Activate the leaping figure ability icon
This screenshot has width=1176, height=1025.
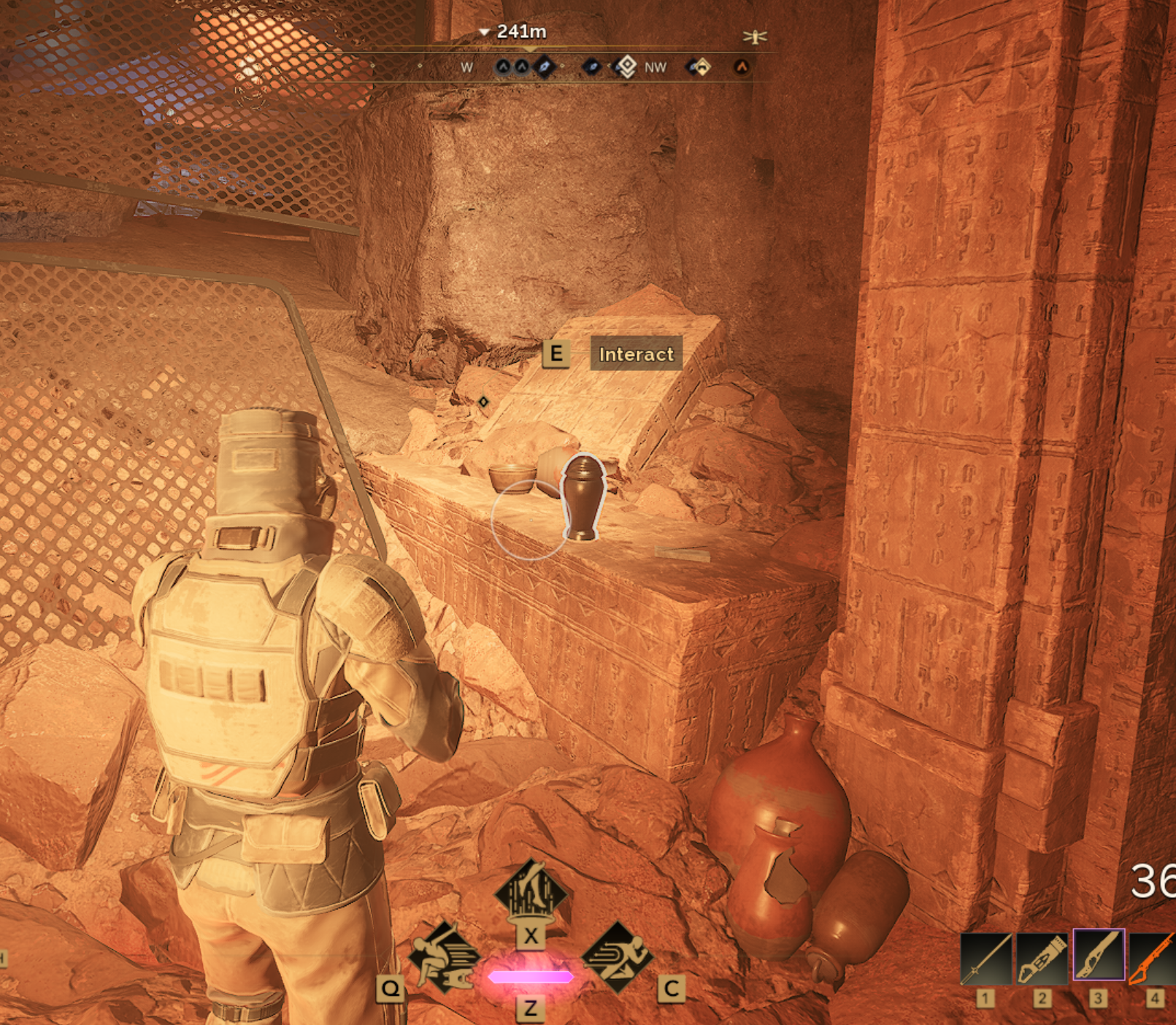pos(443,957)
